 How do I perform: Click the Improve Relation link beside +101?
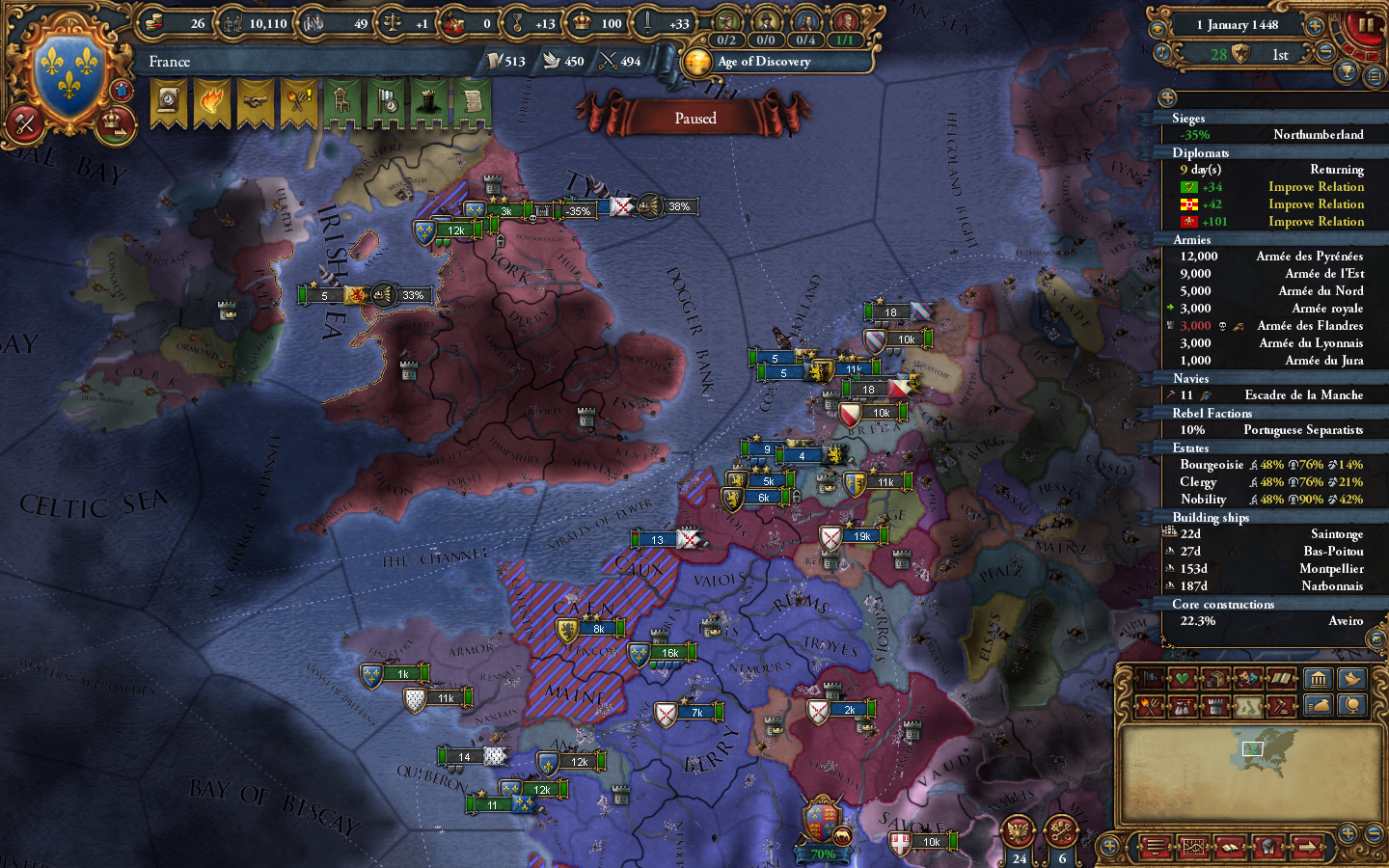click(x=1316, y=222)
